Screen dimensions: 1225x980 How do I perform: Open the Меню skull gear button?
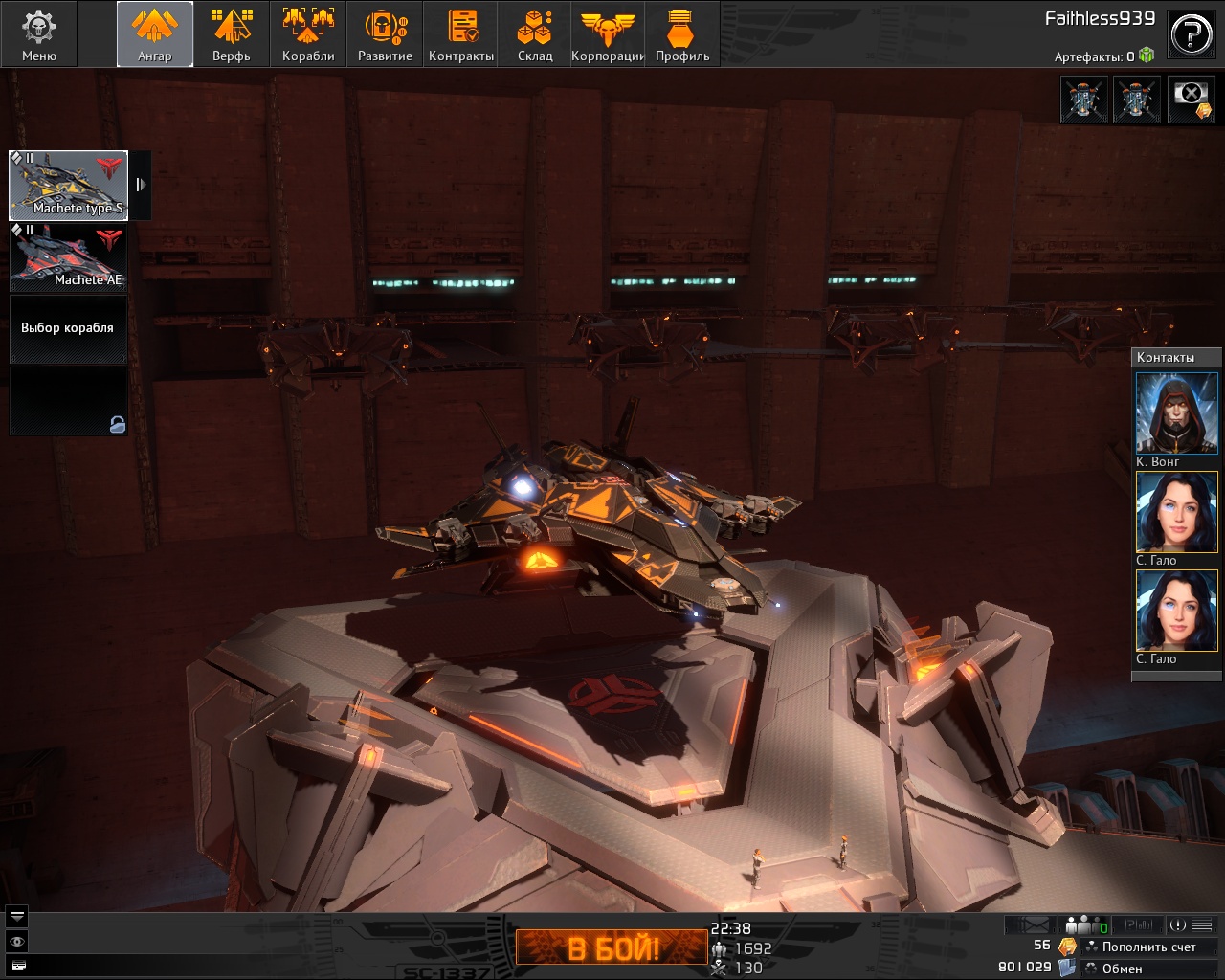click(x=38, y=33)
